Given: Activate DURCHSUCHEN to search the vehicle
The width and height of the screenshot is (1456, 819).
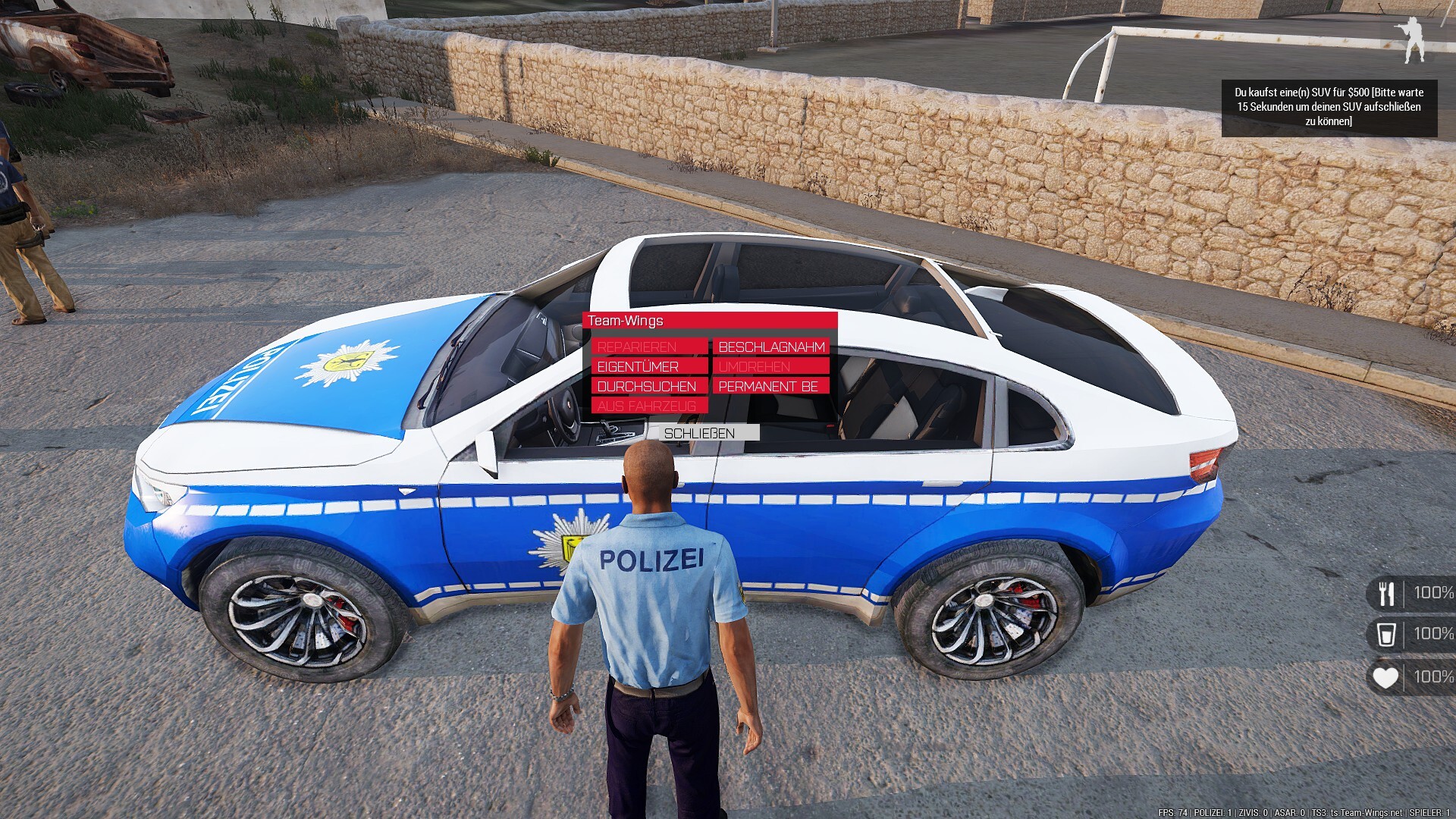Looking at the screenshot, I should (649, 386).
